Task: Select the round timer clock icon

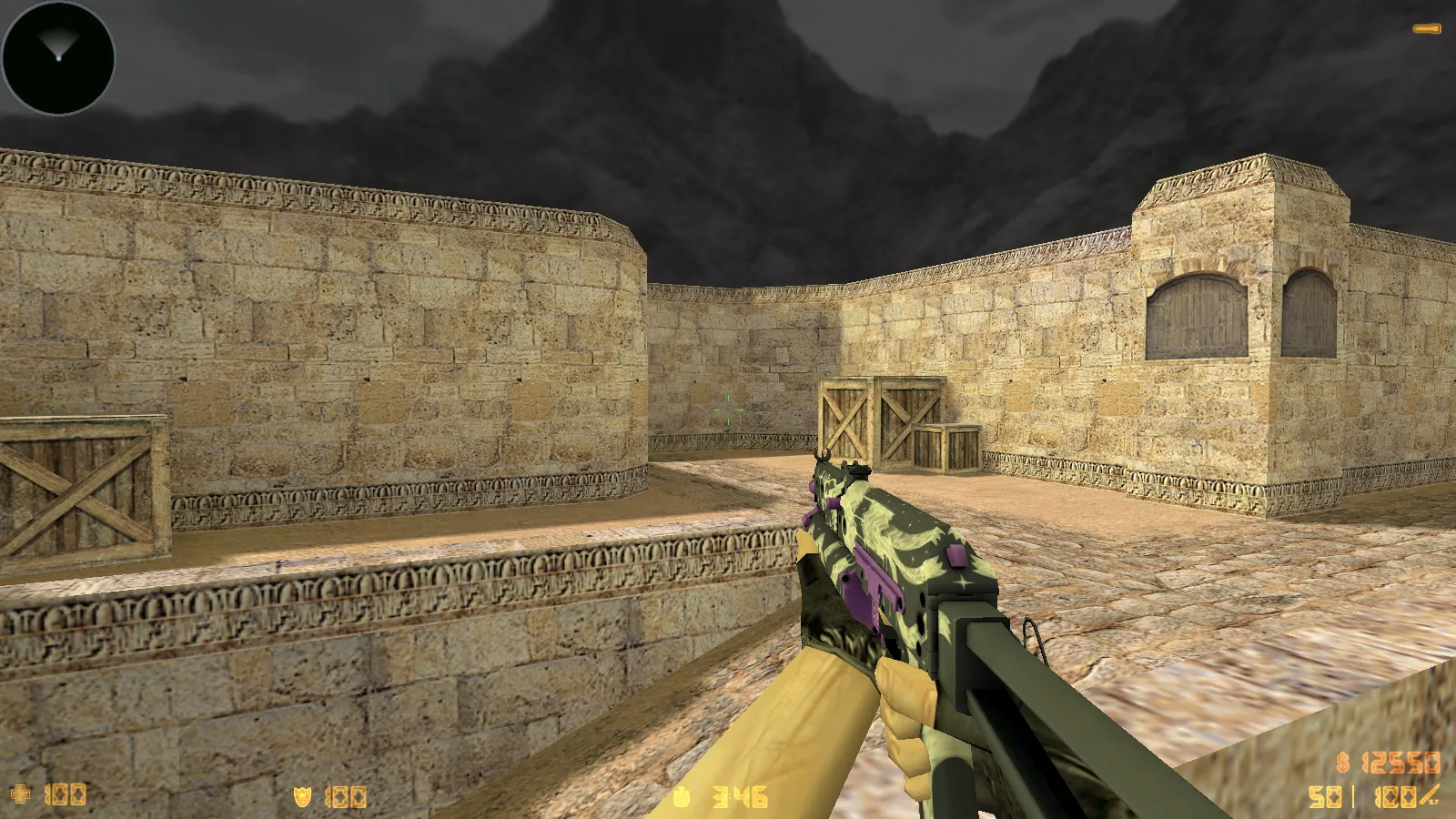Action: 682,798
